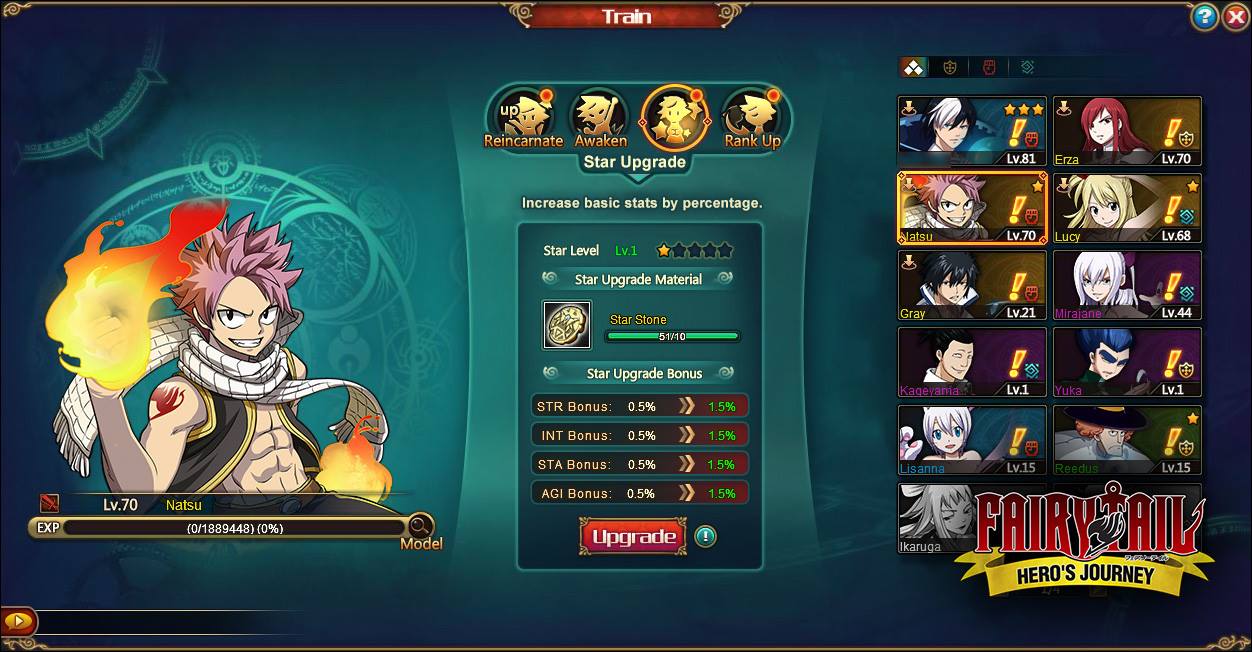Viewport: 1252px width, 652px height.
Task: Choose Erza from the hero list
Action: [x=1127, y=131]
